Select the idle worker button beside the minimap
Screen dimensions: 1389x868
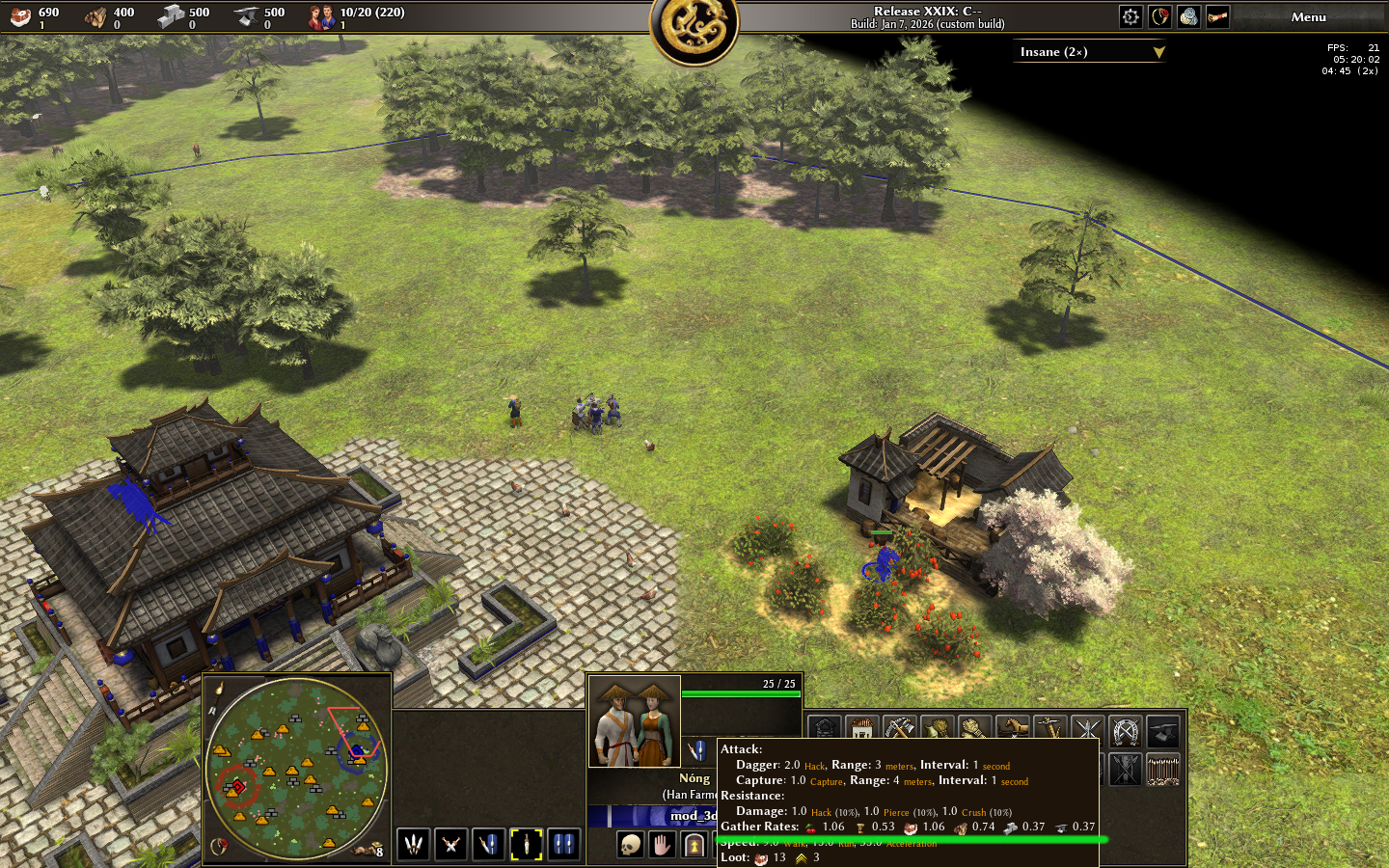[368, 849]
